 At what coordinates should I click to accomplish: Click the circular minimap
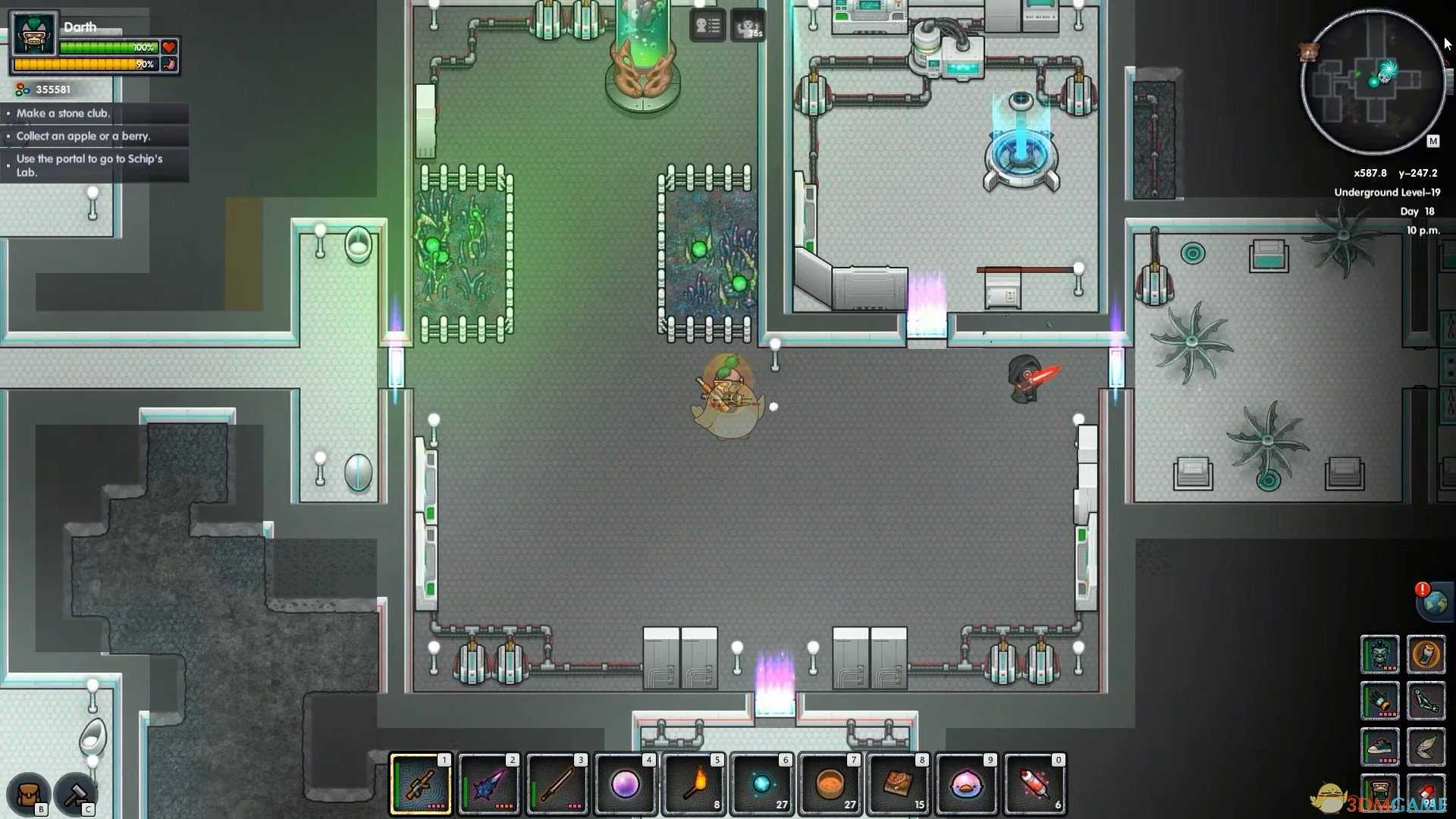point(1373,82)
